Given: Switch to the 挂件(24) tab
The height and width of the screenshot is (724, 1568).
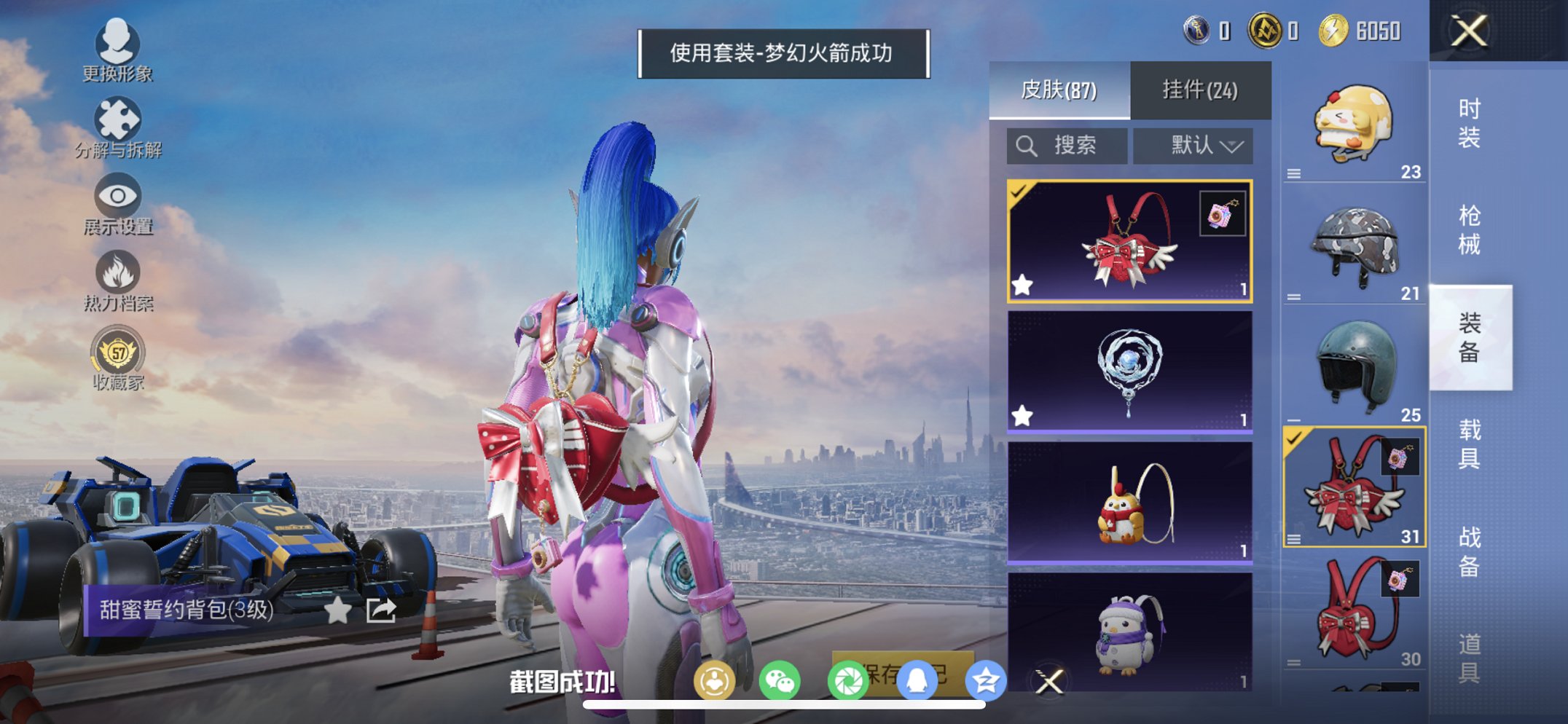Looking at the screenshot, I should point(1199,89).
